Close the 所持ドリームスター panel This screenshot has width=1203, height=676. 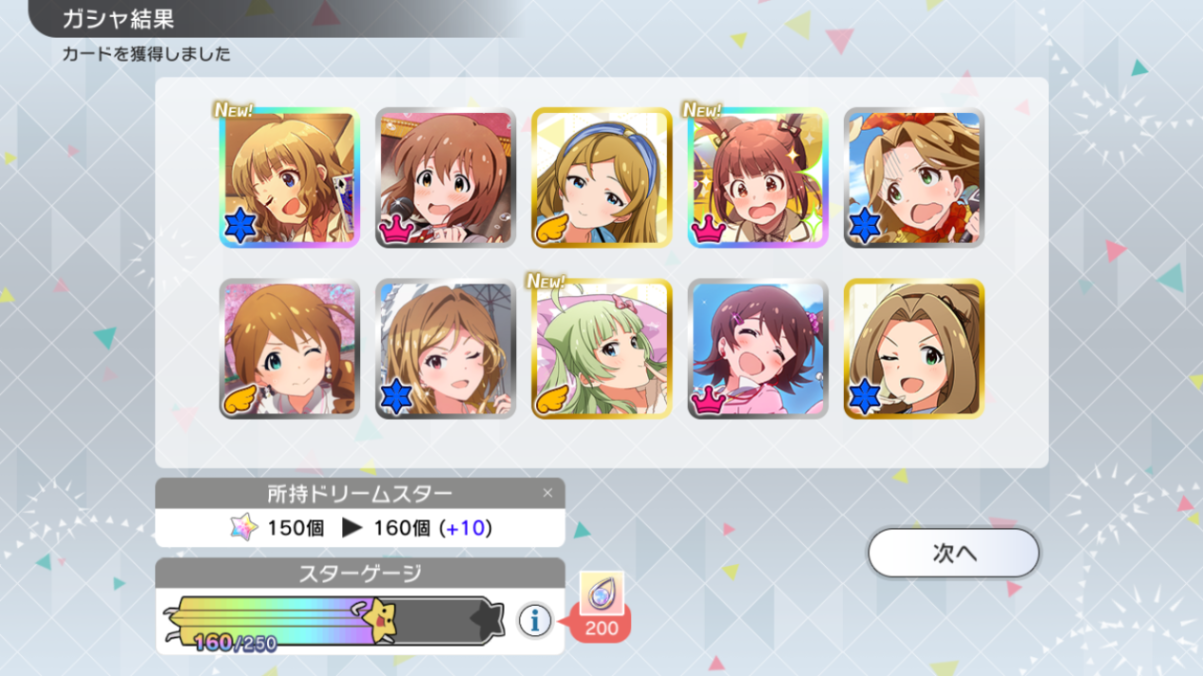point(547,493)
